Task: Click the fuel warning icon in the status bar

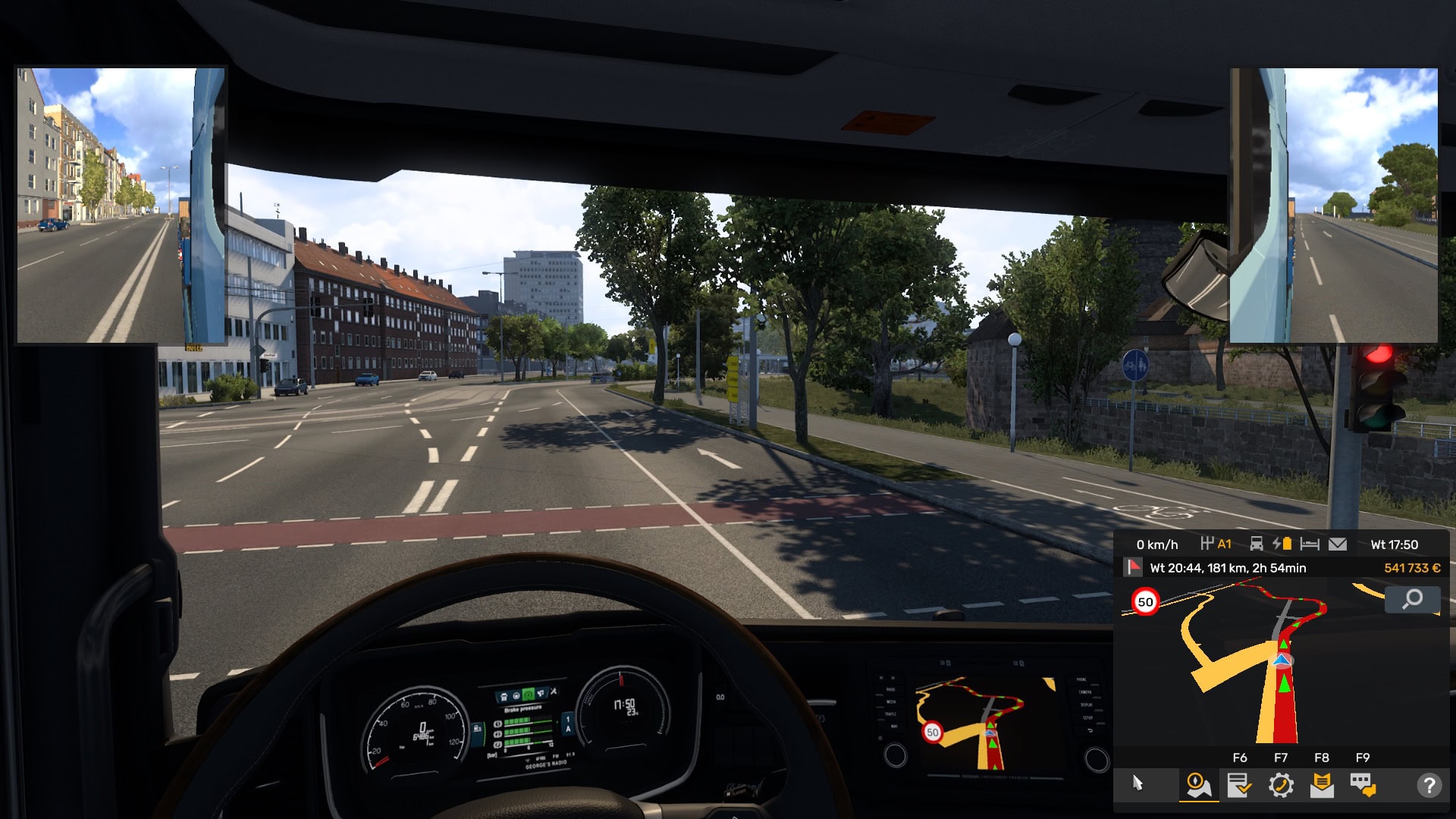Action: [1283, 544]
